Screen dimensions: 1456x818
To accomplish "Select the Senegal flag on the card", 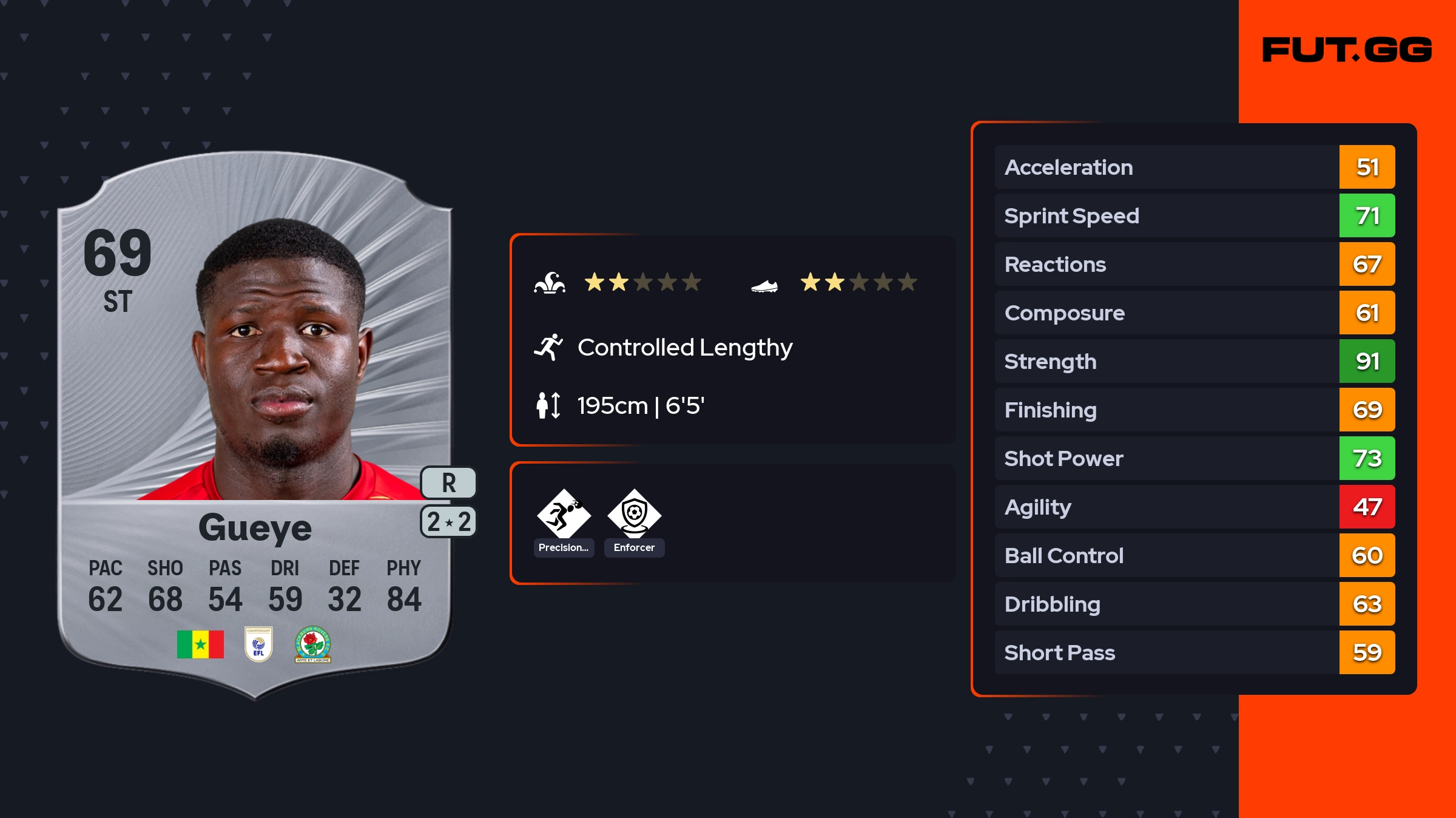I will 200,644.
